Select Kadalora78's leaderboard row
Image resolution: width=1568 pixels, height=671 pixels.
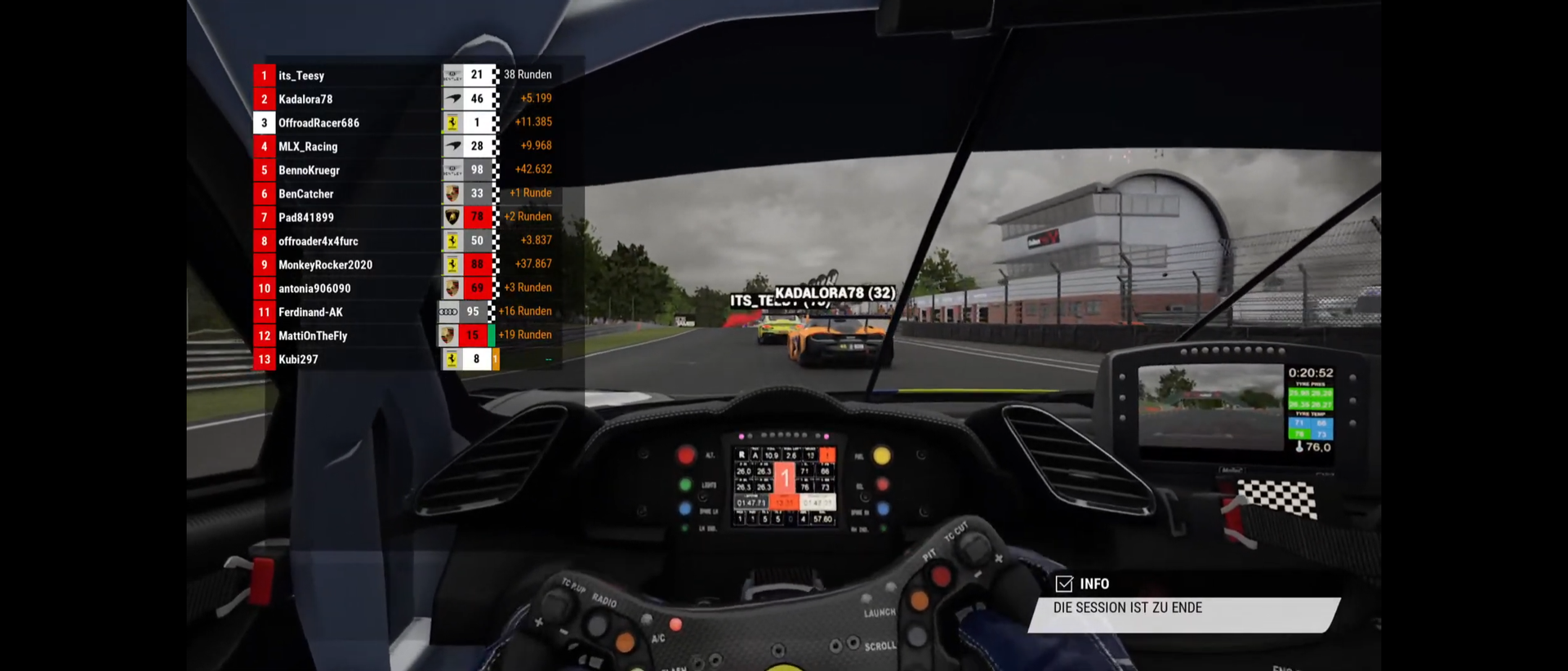pyautogui.click(x=305, y=100)
